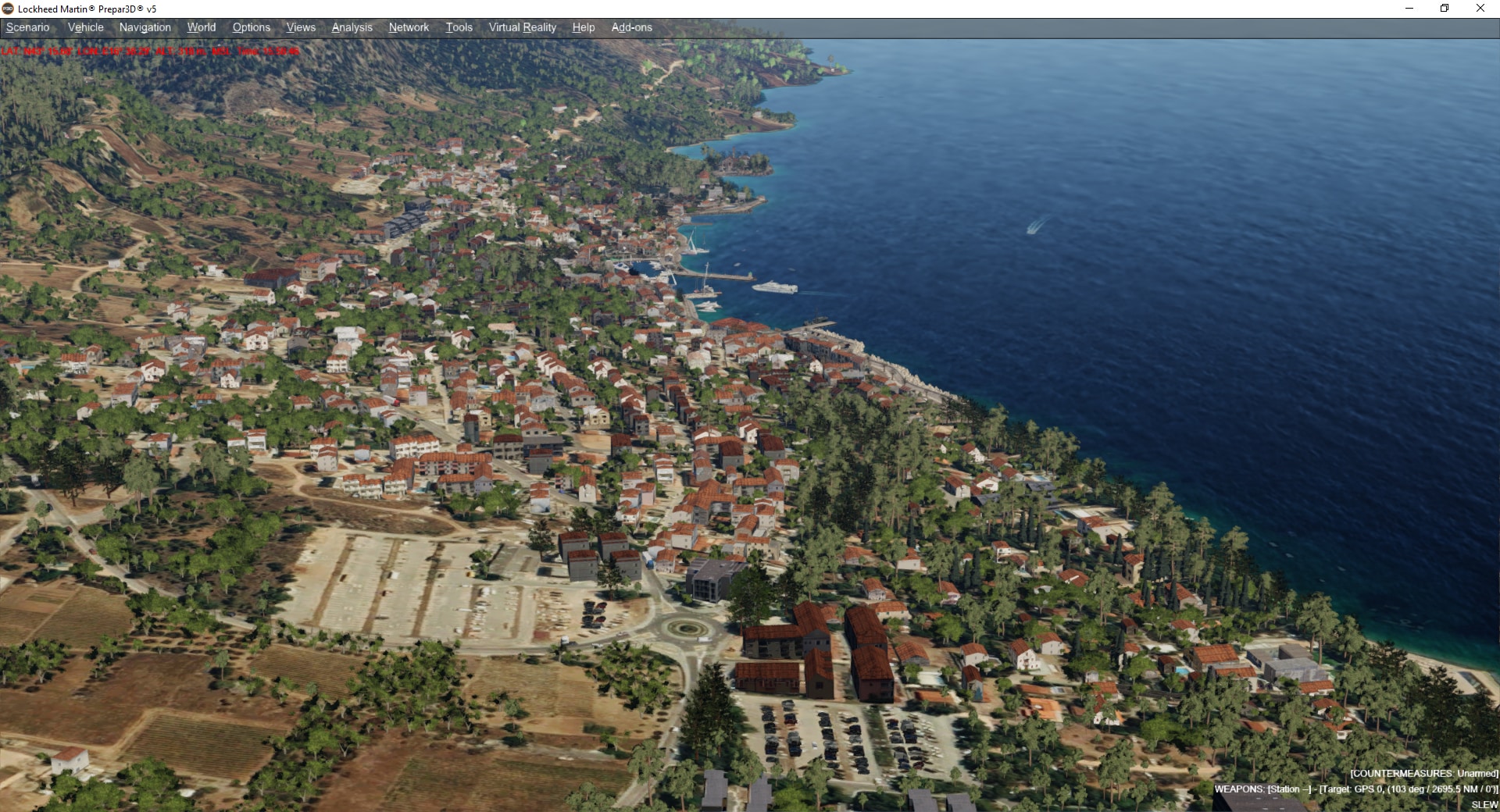Open the Scenario menu

pyautogui.click(x=28, y=27)
